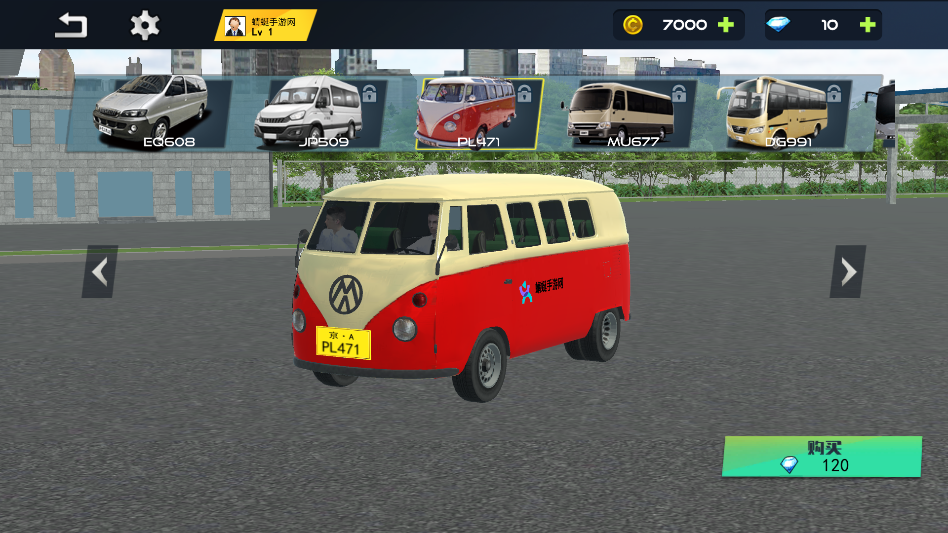This screenshot has width=948, height=533.
Task: Open the Lv 1 player profile badge
Action: point(265,25)
